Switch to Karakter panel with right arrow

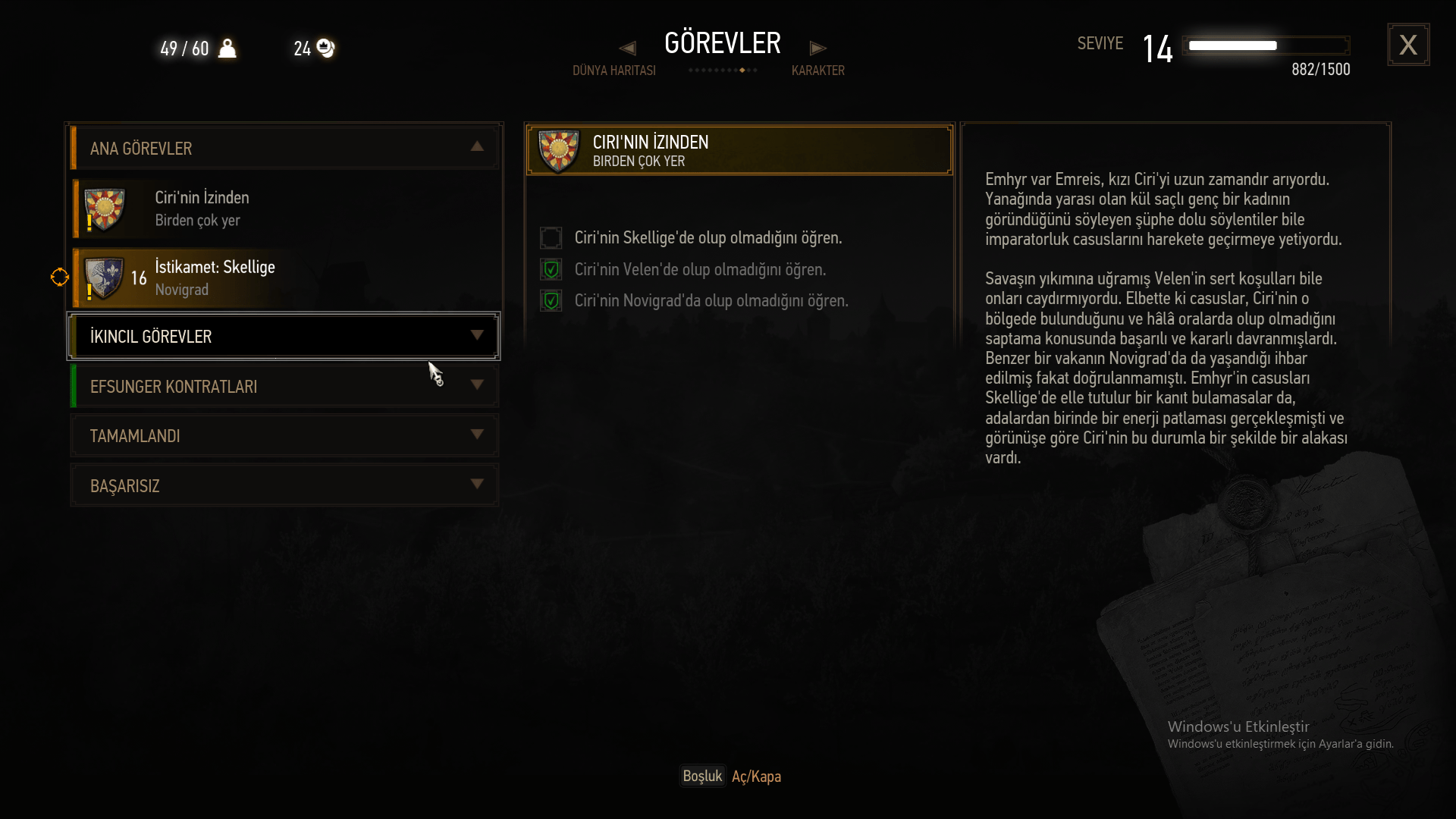tap(817, 49)
